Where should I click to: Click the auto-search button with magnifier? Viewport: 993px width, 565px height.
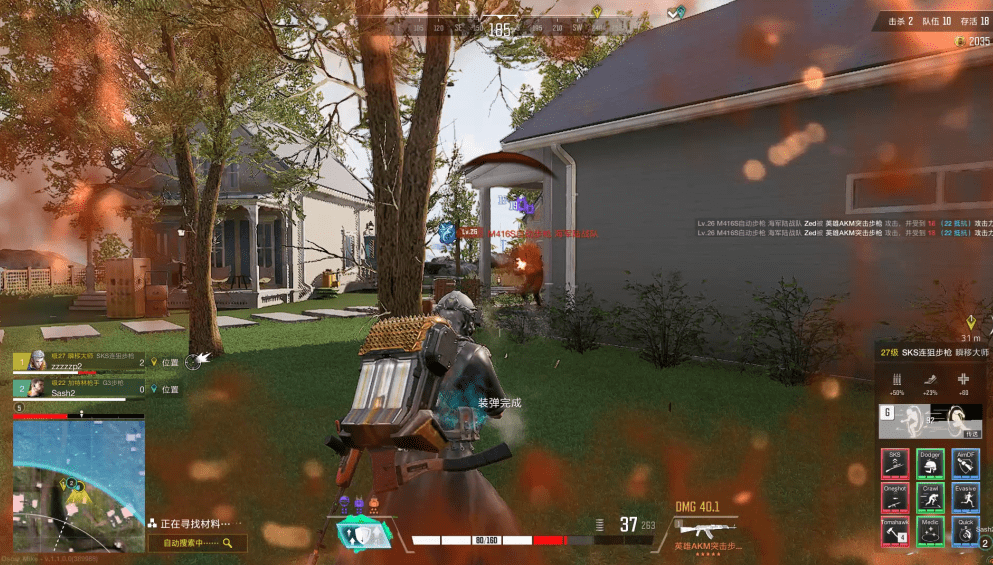(x=197, y=543)
